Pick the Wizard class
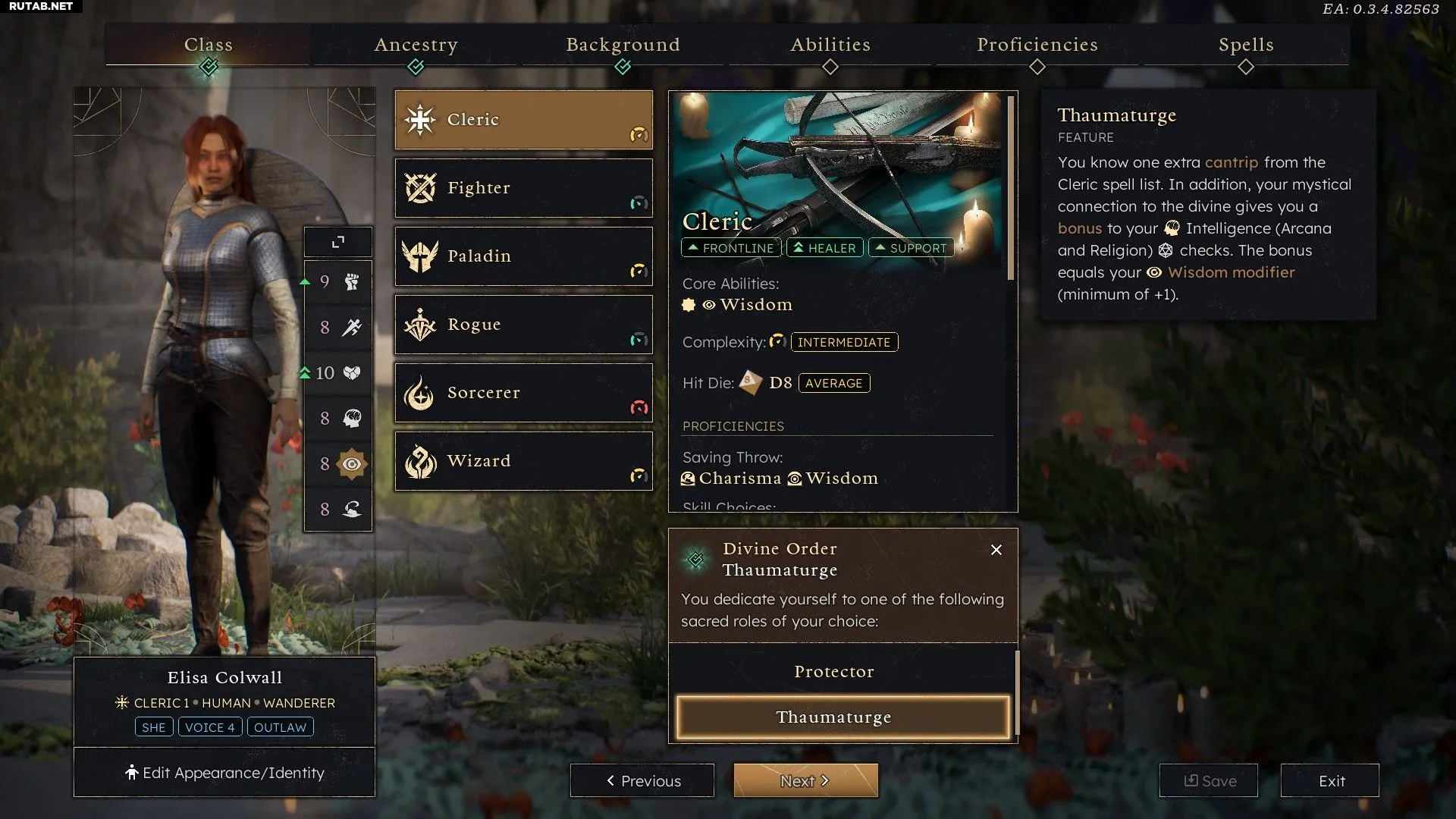Viewport: 1456px width, 819px height. (523, 461)
